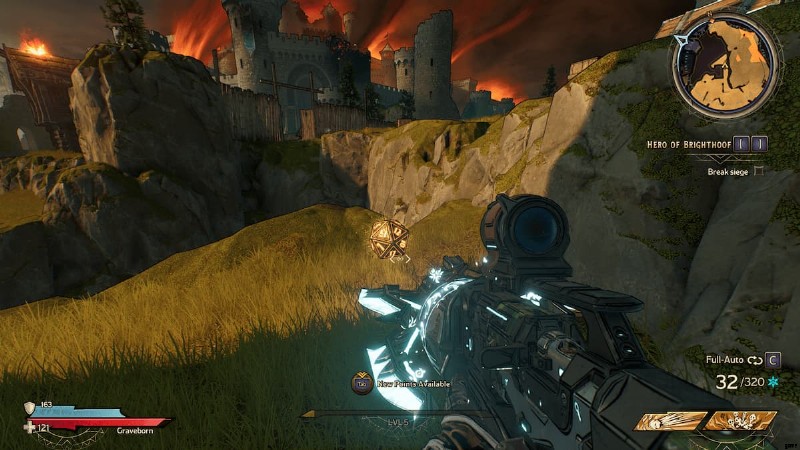Click the Graveborn class label
800x450 pixels.
(x=133, y=428)
